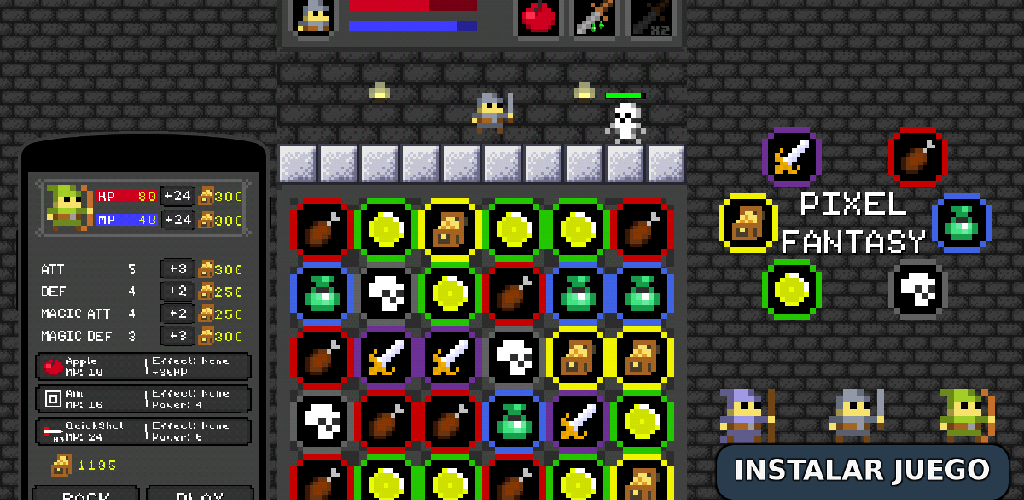This screenshot has height=500, width=1024.
Task: Raise DEF using the +2 button
Action: pyautogui.click(x=176, y=291)
